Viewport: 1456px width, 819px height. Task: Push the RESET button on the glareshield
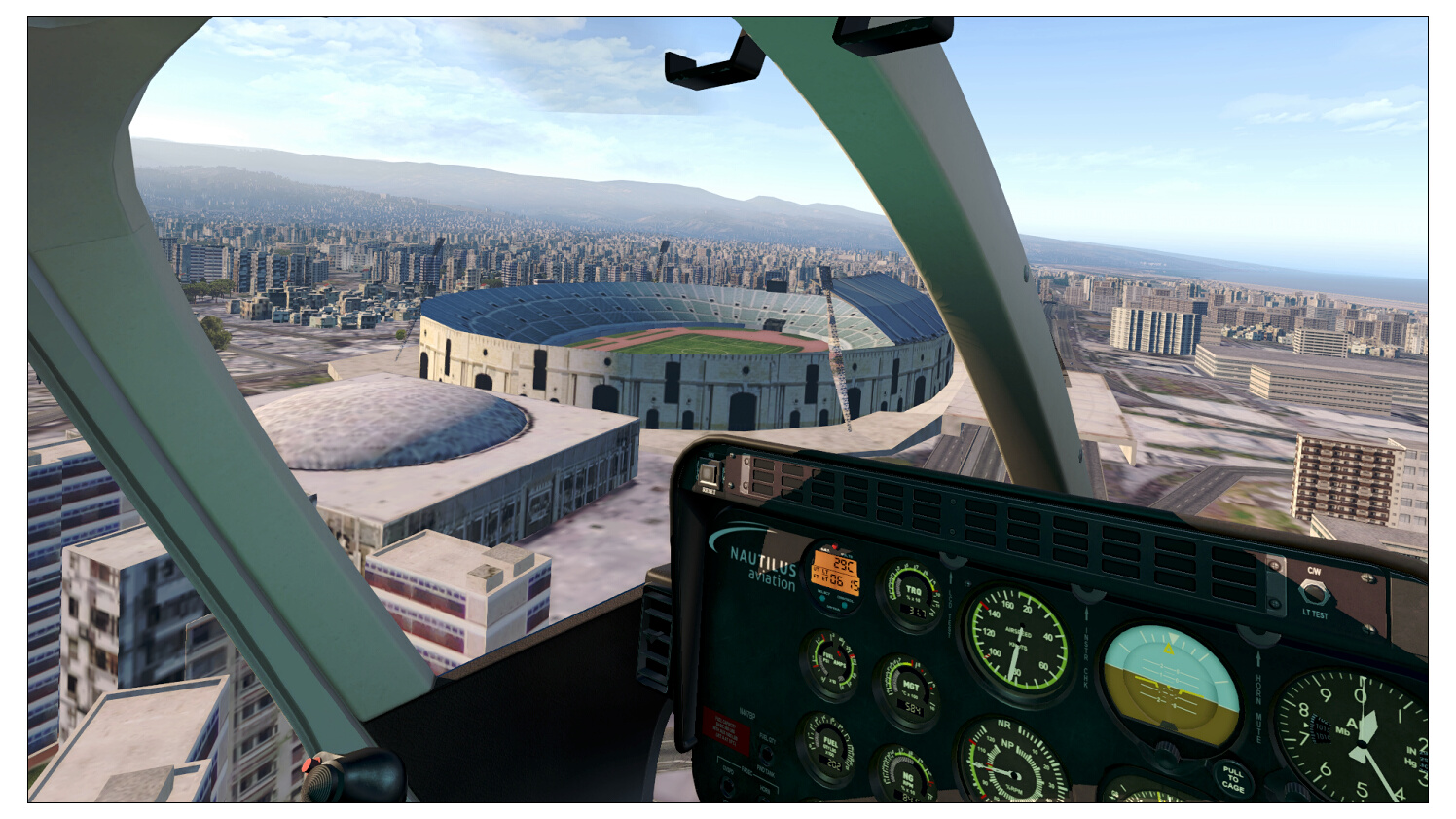tap(708, 474)
